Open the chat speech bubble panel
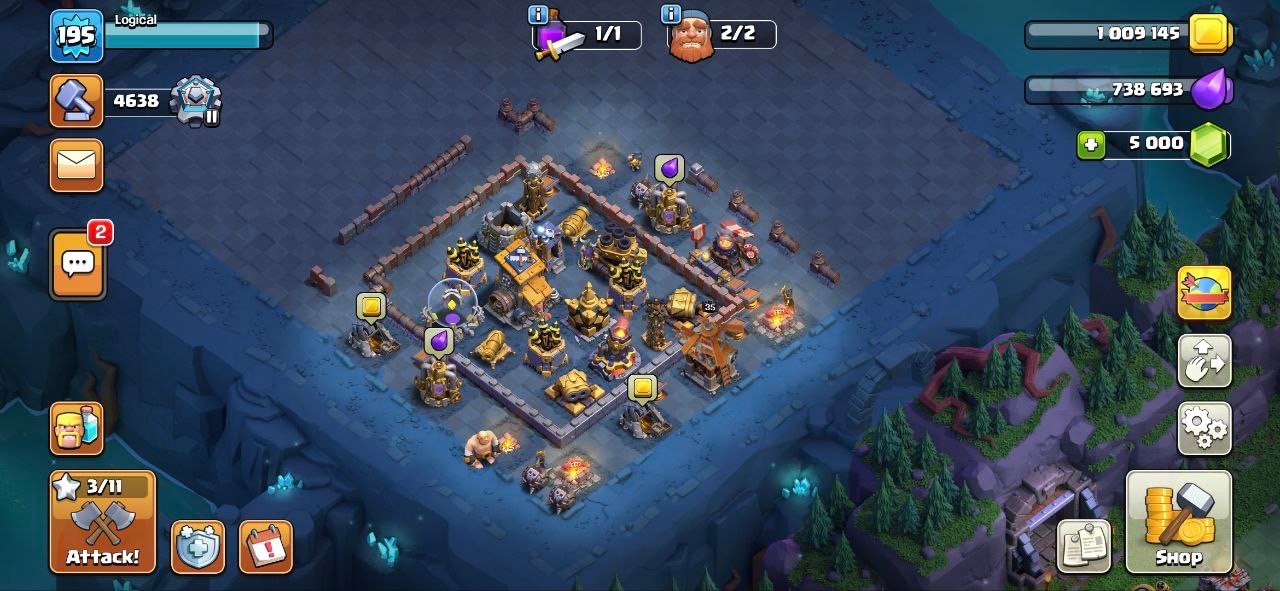This screenshot has width=1280, height=591. [77, 264]
